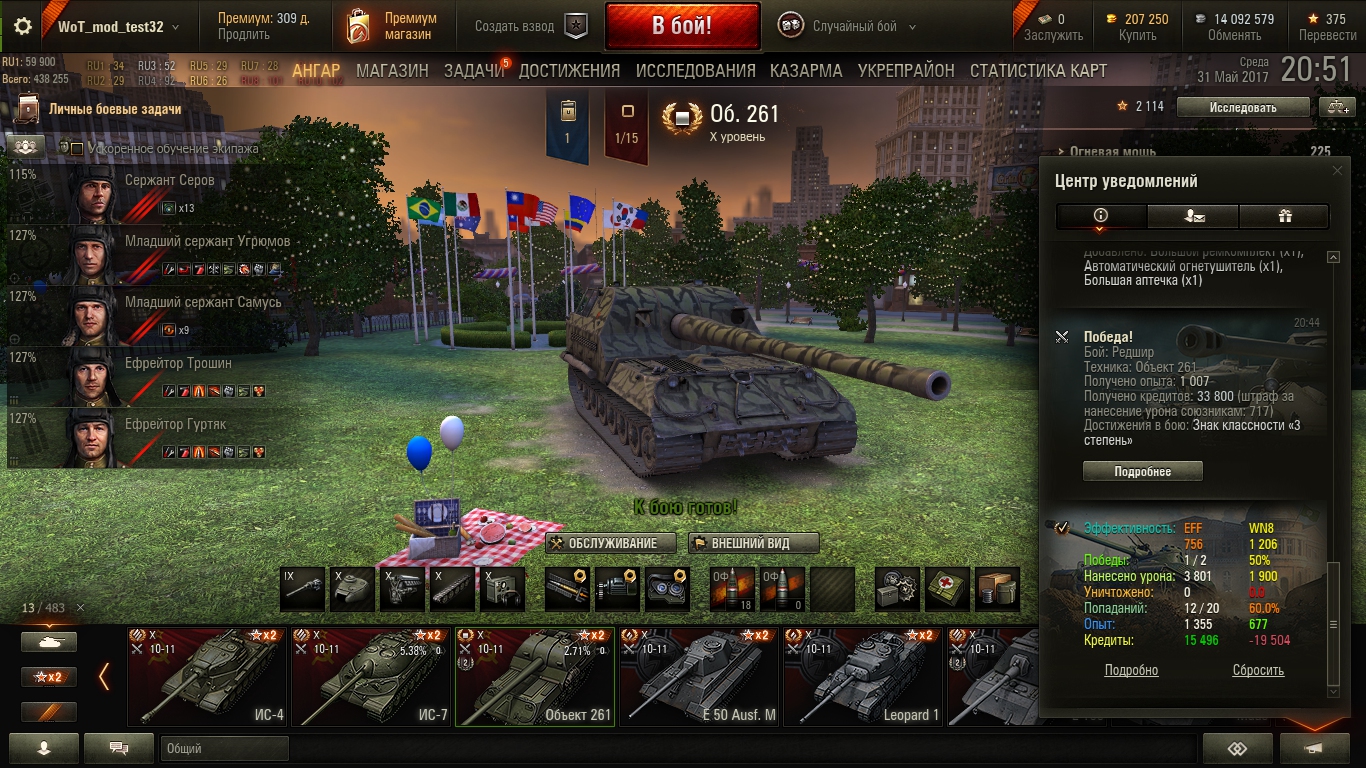The image size is (1366, 768).
Task: Open the ЗАДАЧИ tab
Action: click(473, 71)
